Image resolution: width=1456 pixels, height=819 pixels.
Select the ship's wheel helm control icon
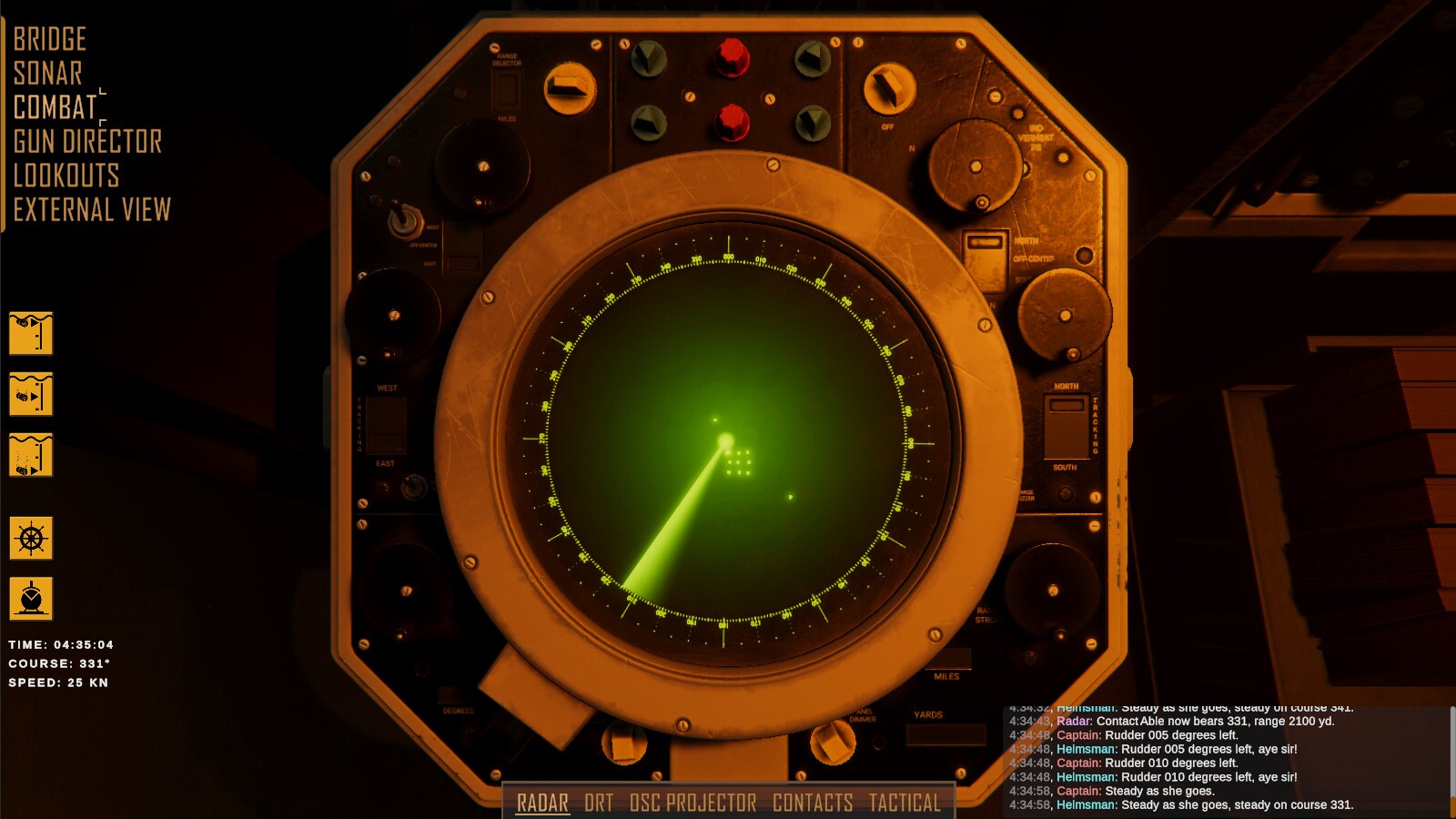click(32, 539)
